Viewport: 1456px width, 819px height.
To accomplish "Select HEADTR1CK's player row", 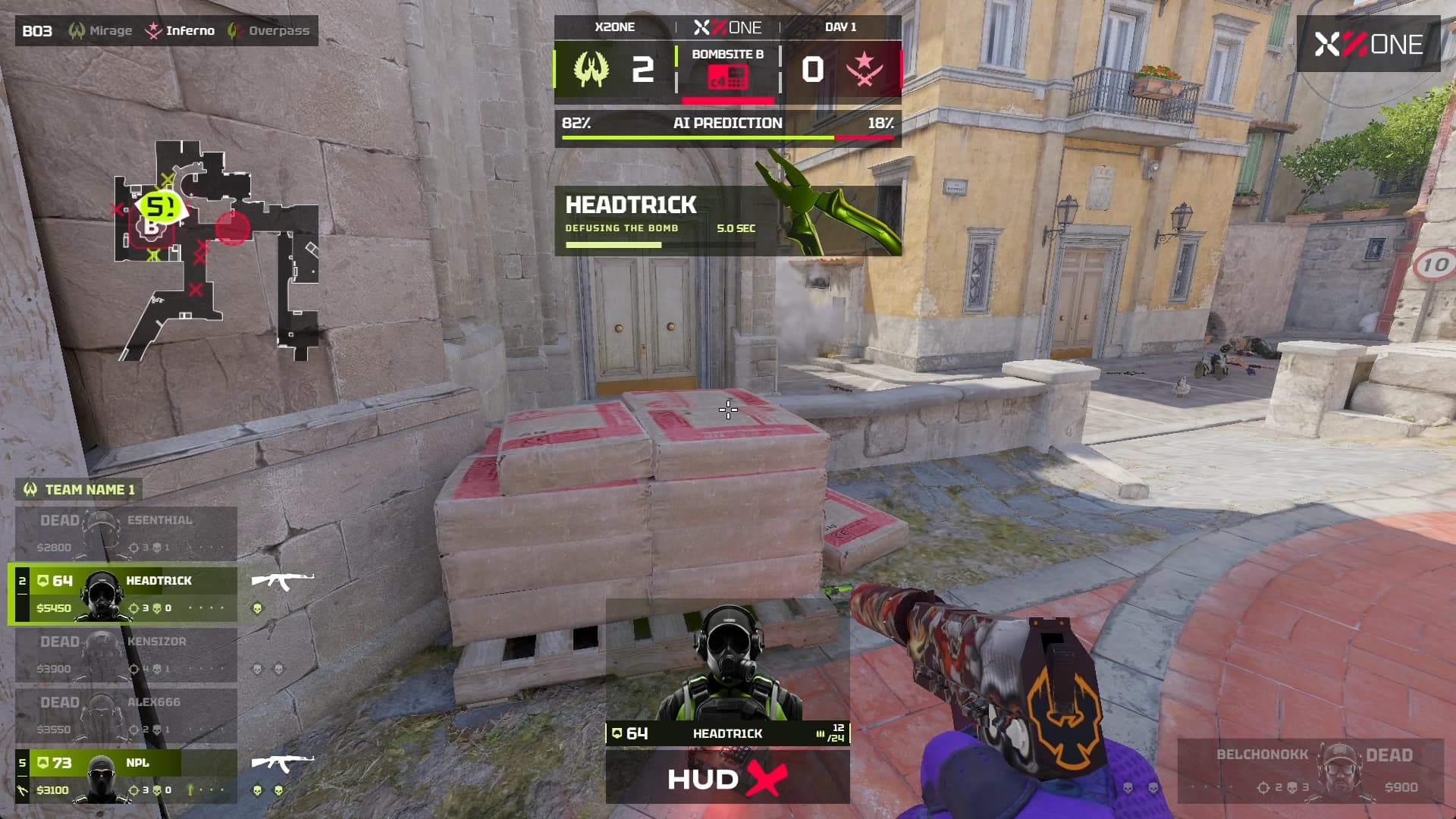I will [126, 594].
